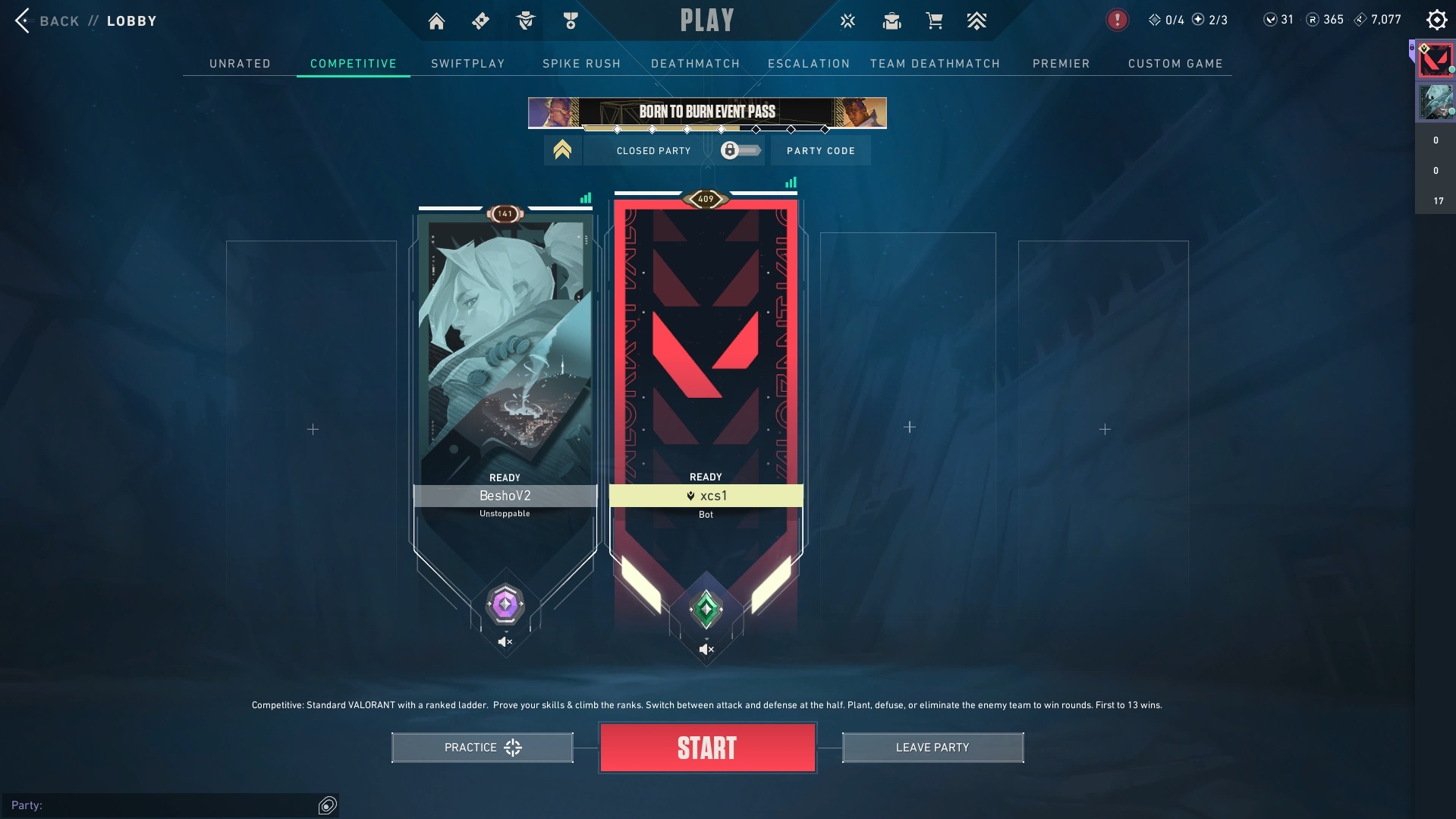Select the Swiftplay mode tab

[467, 64]
